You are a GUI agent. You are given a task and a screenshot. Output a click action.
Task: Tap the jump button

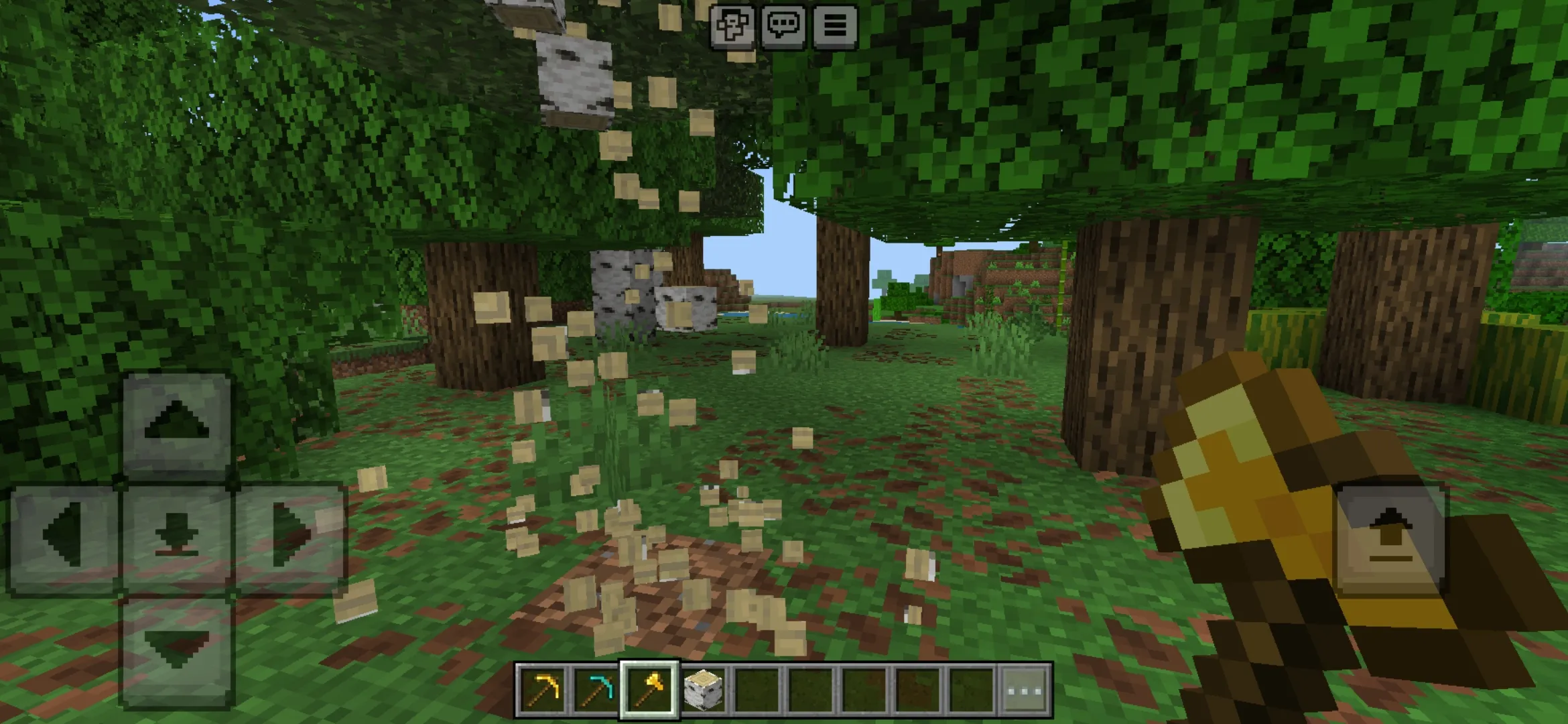[x=1390, y=536]
